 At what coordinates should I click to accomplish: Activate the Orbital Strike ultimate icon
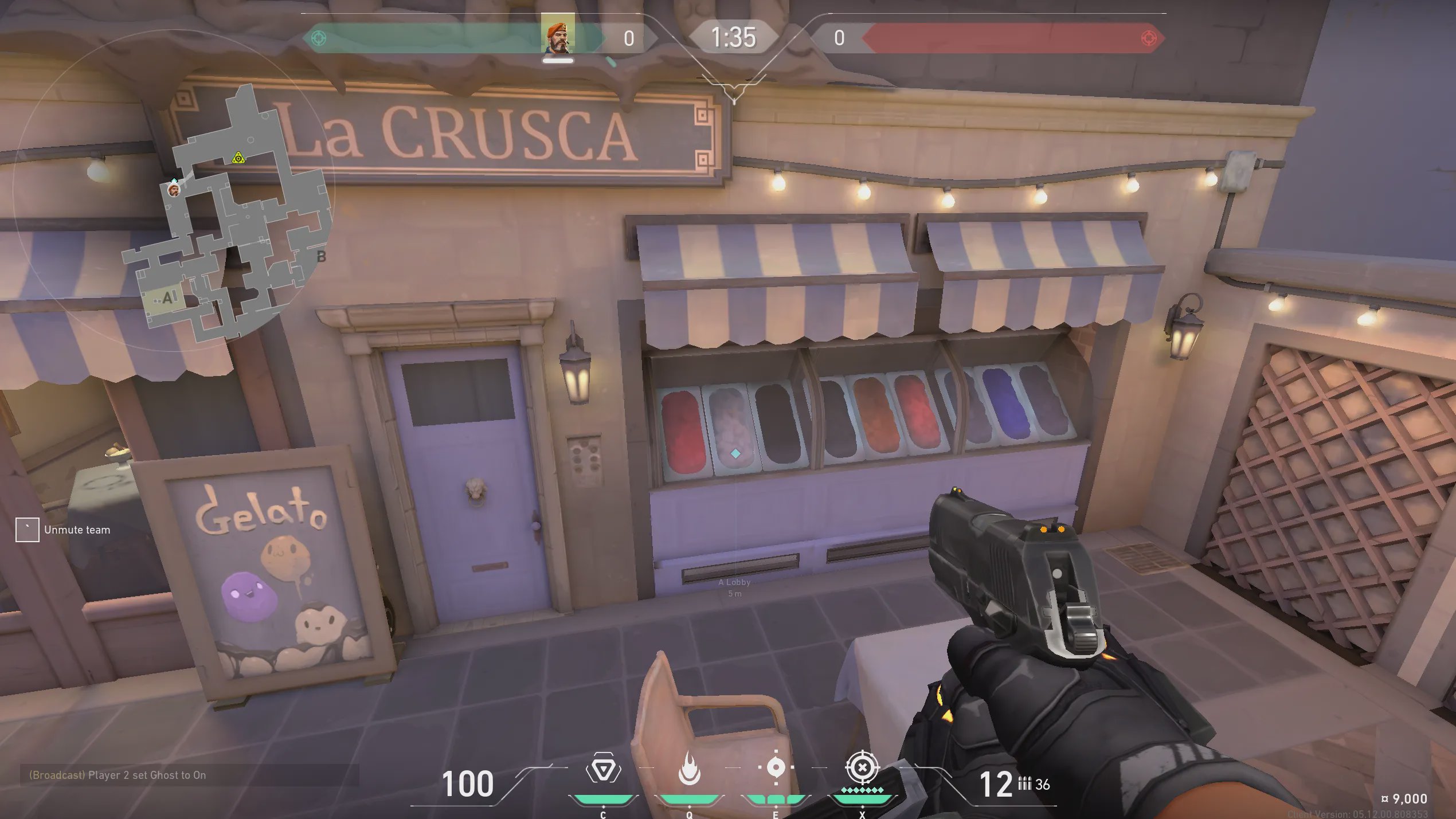coord(862,767)
